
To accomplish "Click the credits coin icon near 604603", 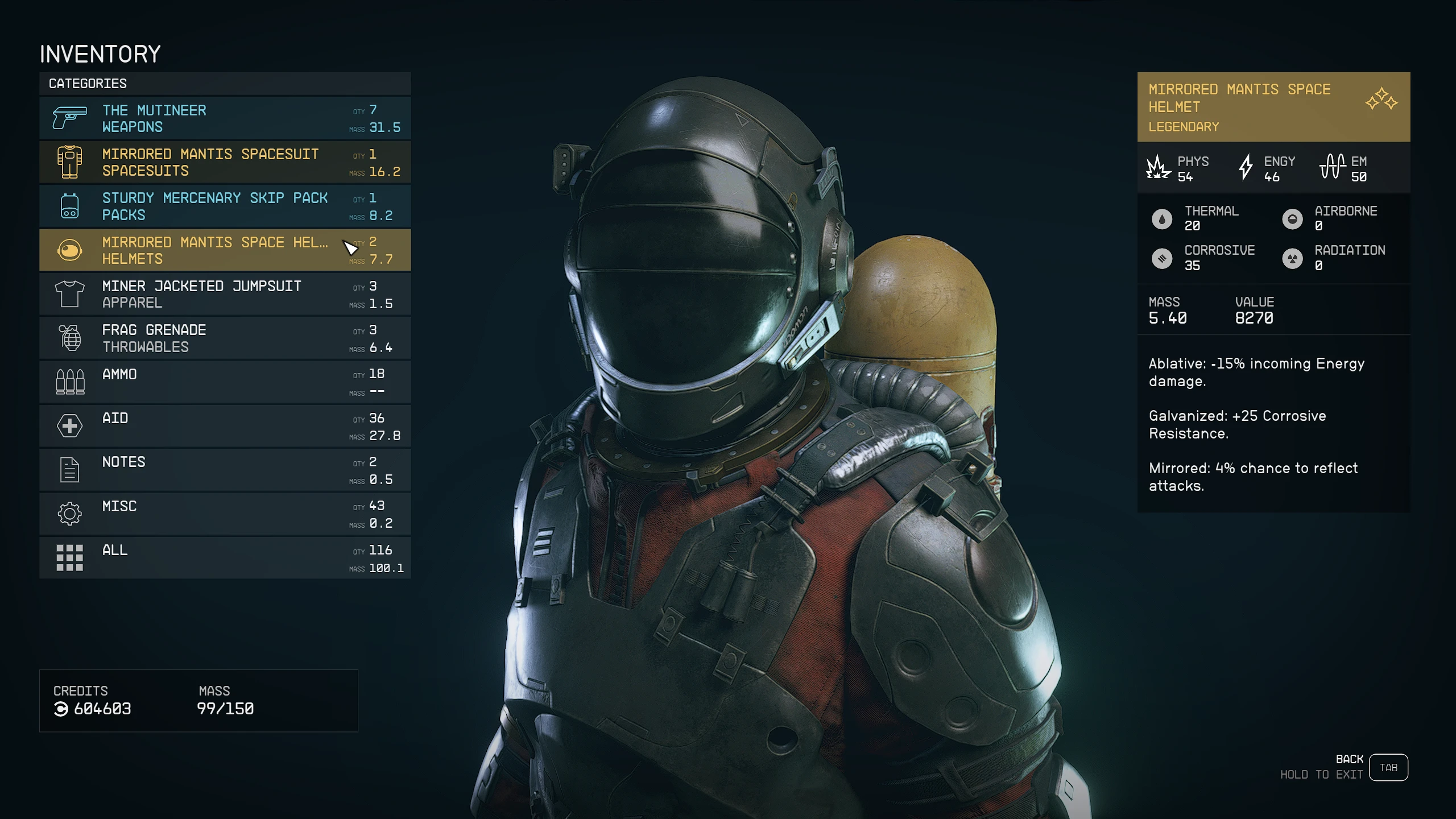I will click(61, 709).
